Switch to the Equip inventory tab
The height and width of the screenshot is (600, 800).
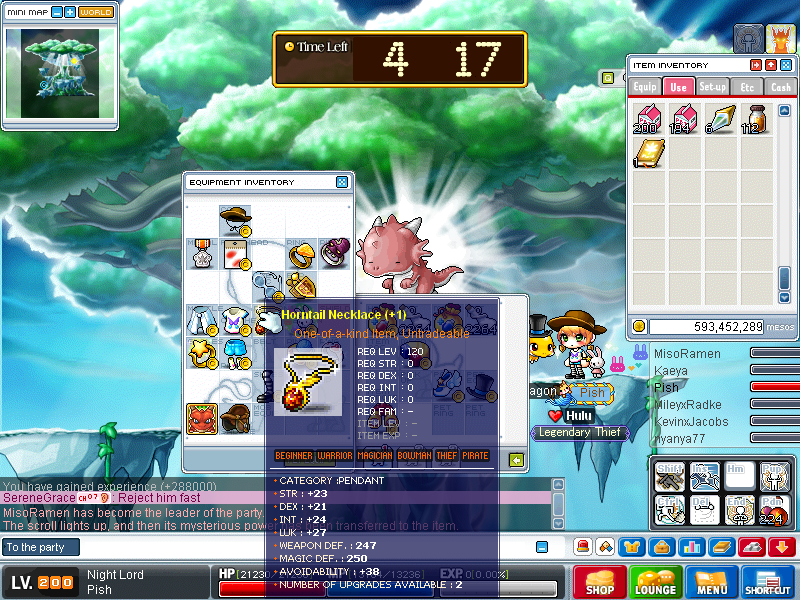pos(645,87)
